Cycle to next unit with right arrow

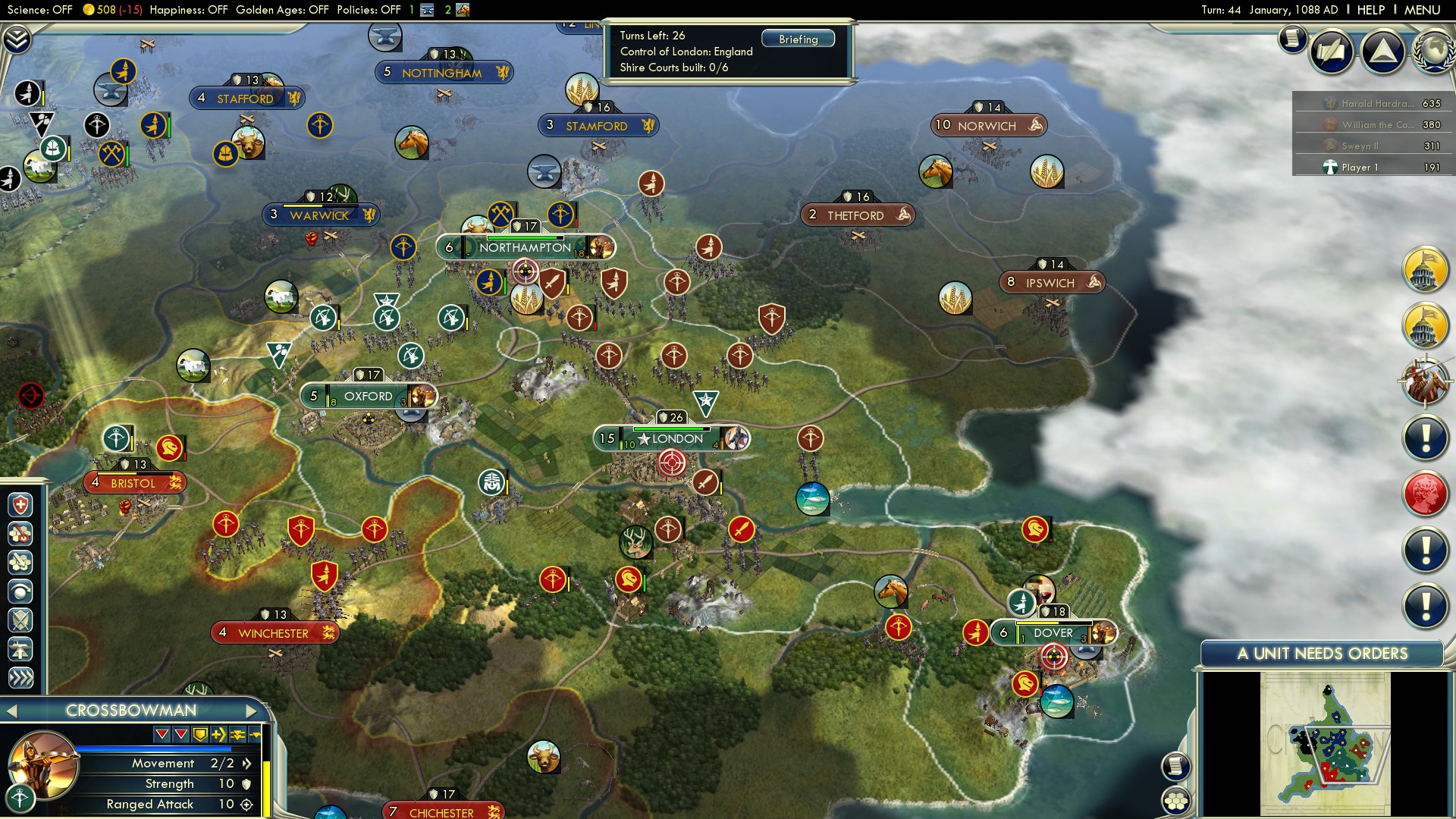252,711
